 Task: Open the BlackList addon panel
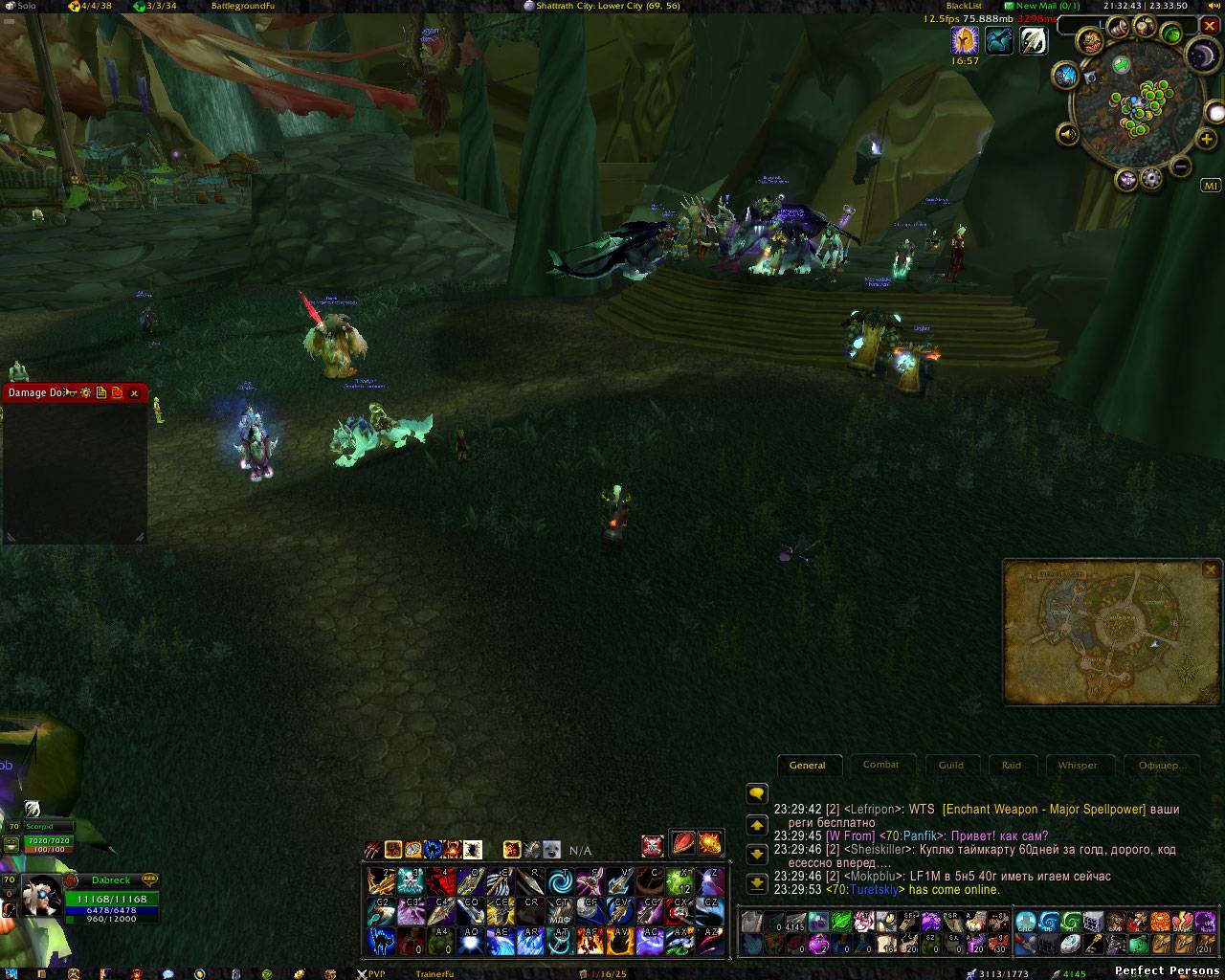pyautogui.click(x=964, y=6)
